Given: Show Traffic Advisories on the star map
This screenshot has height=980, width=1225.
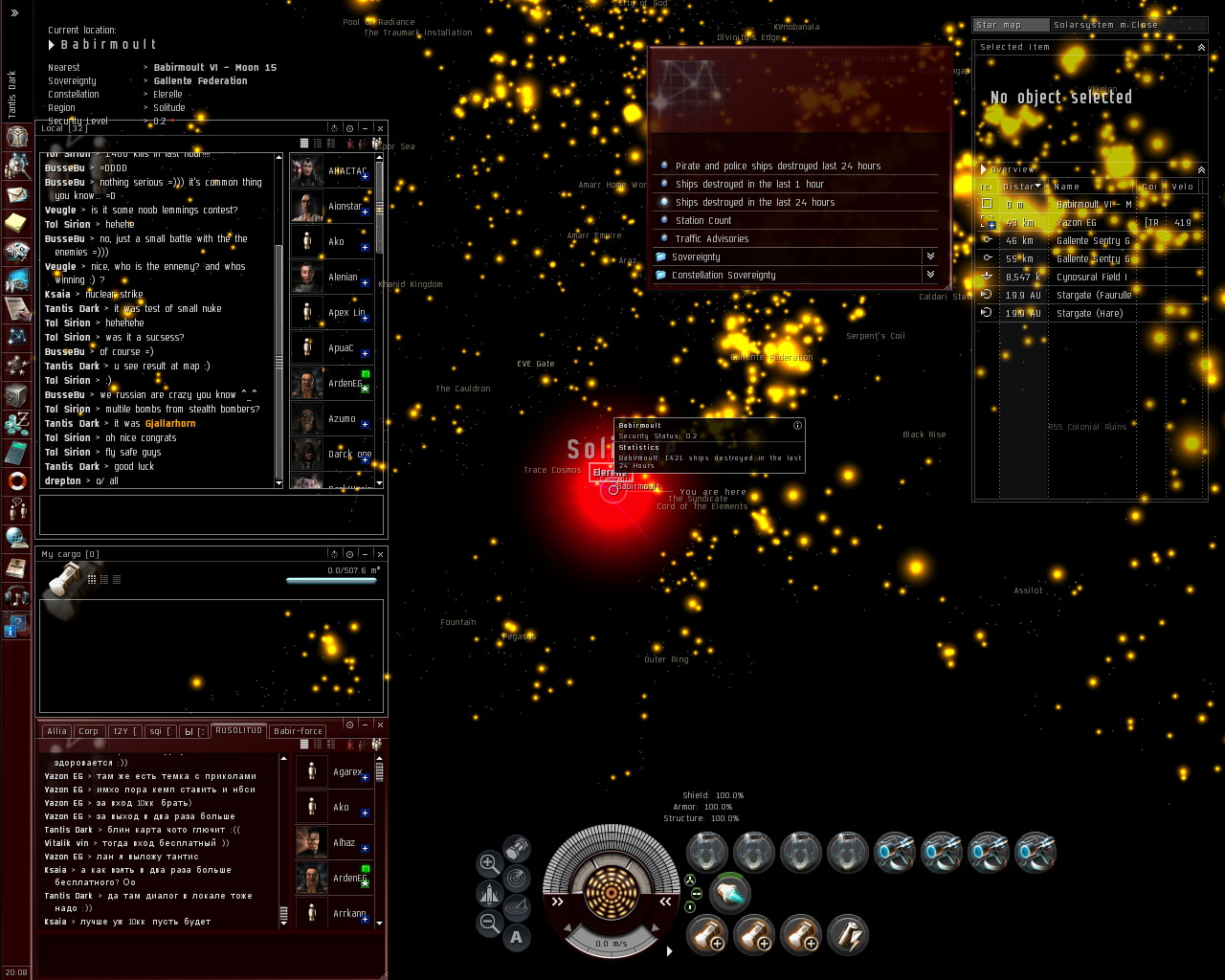Looking at the screenshot, I should 711,239.
